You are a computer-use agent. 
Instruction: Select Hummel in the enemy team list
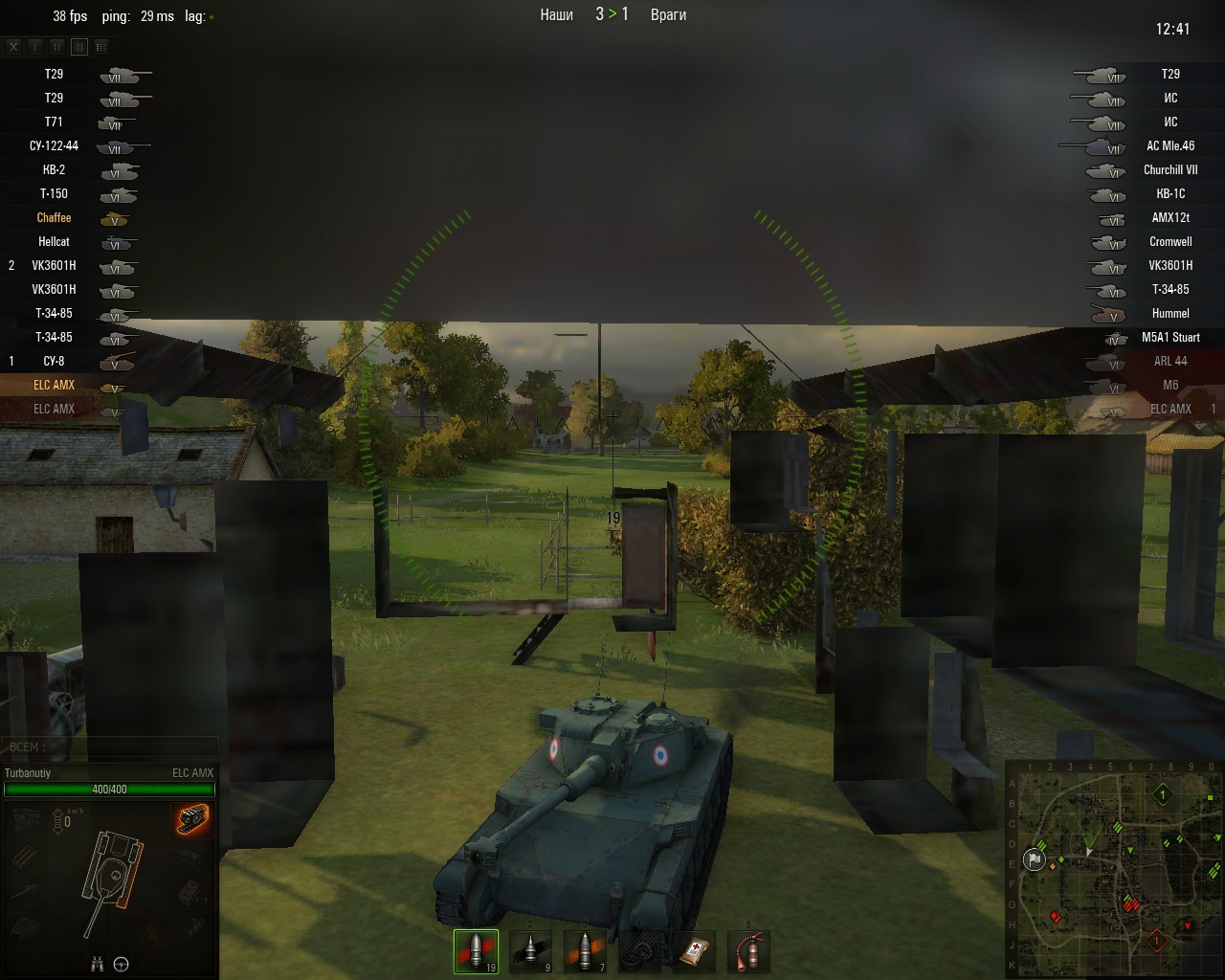coord(1170,313)
